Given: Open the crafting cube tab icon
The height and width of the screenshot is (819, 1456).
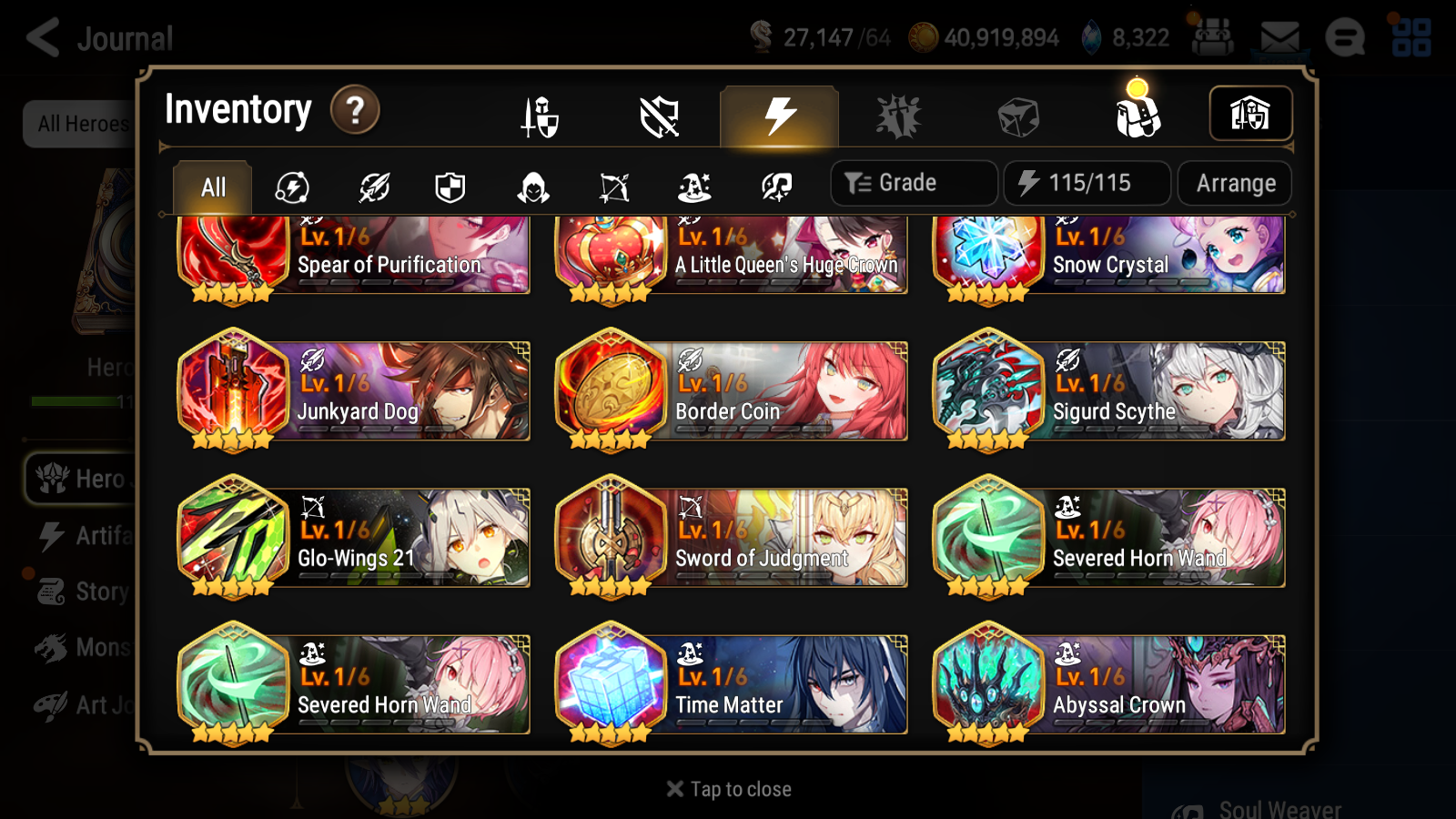Looking at the screenshot, I should pyautogui.click(x=1020, y=116).
